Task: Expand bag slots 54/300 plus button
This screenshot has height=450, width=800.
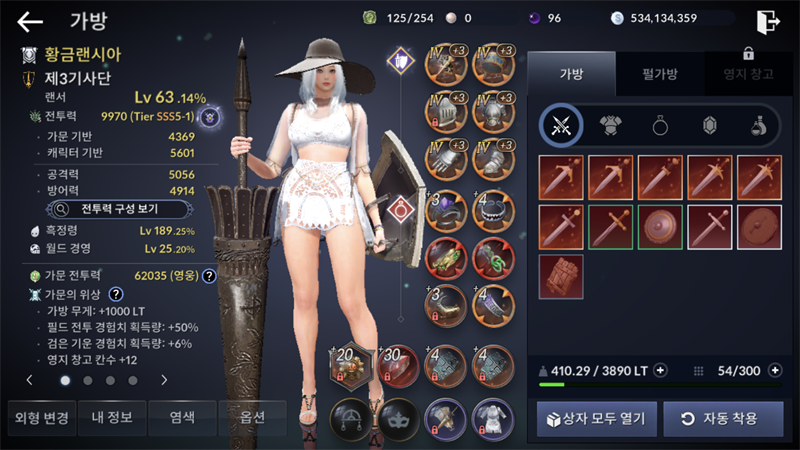Action: [x=776, y=370]
